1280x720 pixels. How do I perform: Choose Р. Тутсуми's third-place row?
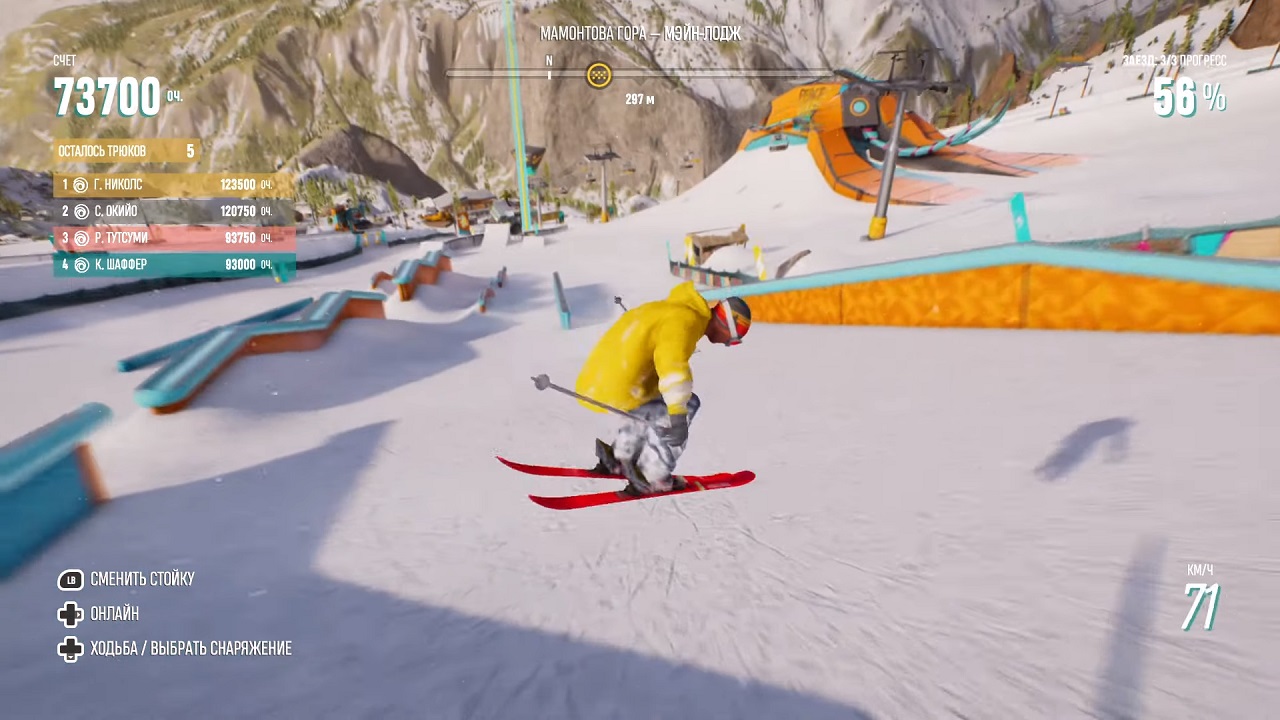(x=174, y=238)
